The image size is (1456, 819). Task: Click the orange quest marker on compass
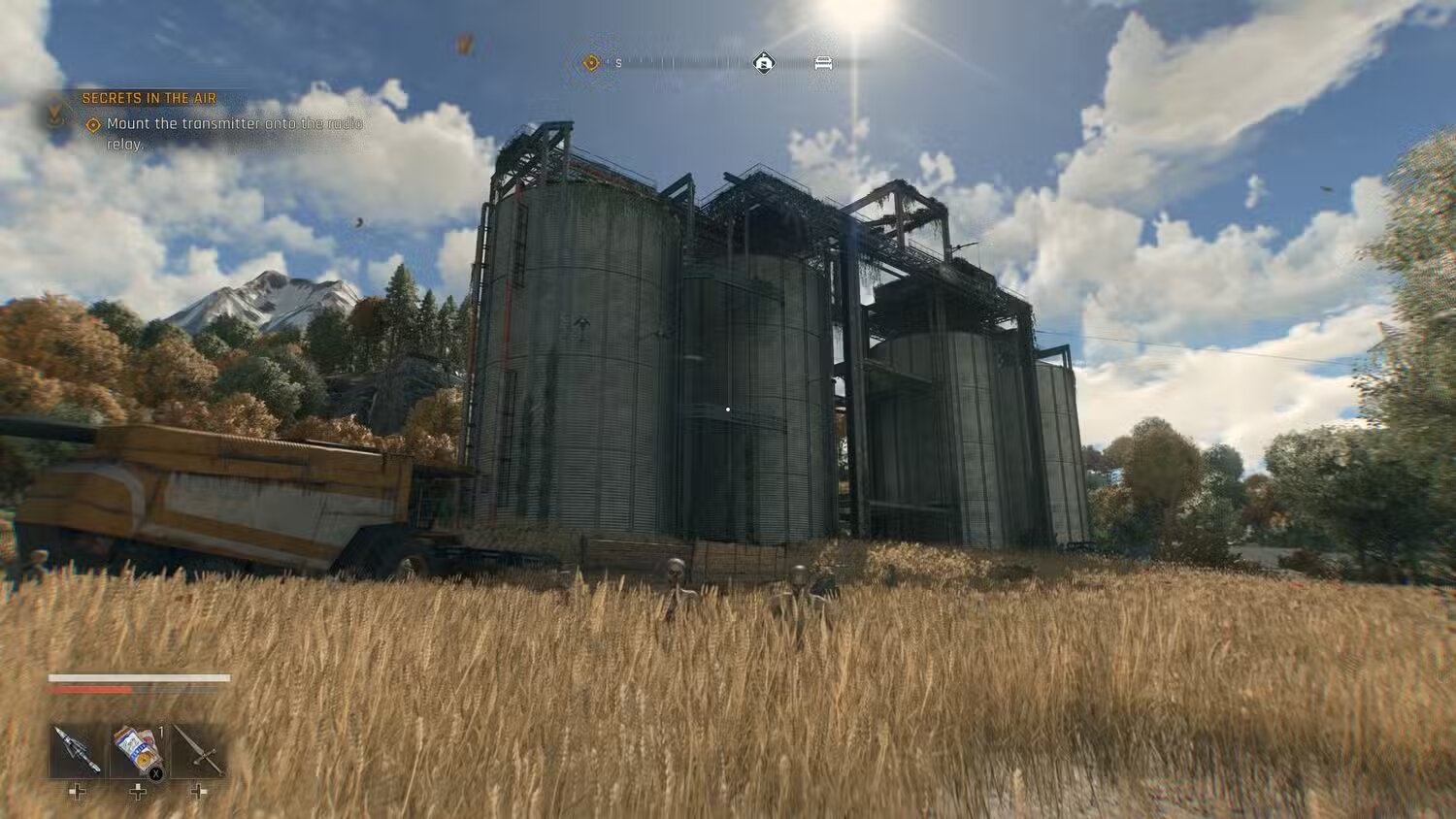tap(591, 63)
